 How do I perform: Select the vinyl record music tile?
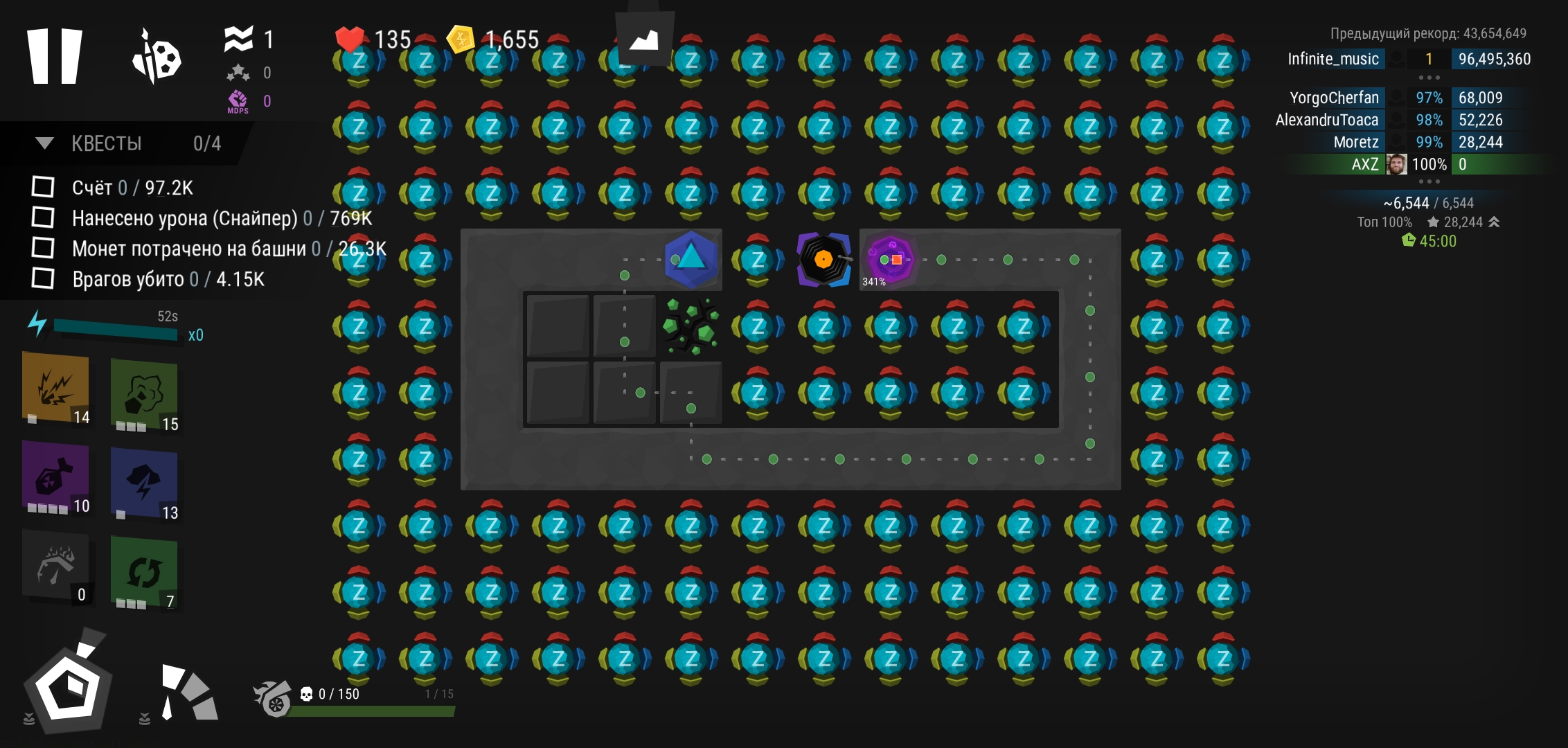[823, 260]
